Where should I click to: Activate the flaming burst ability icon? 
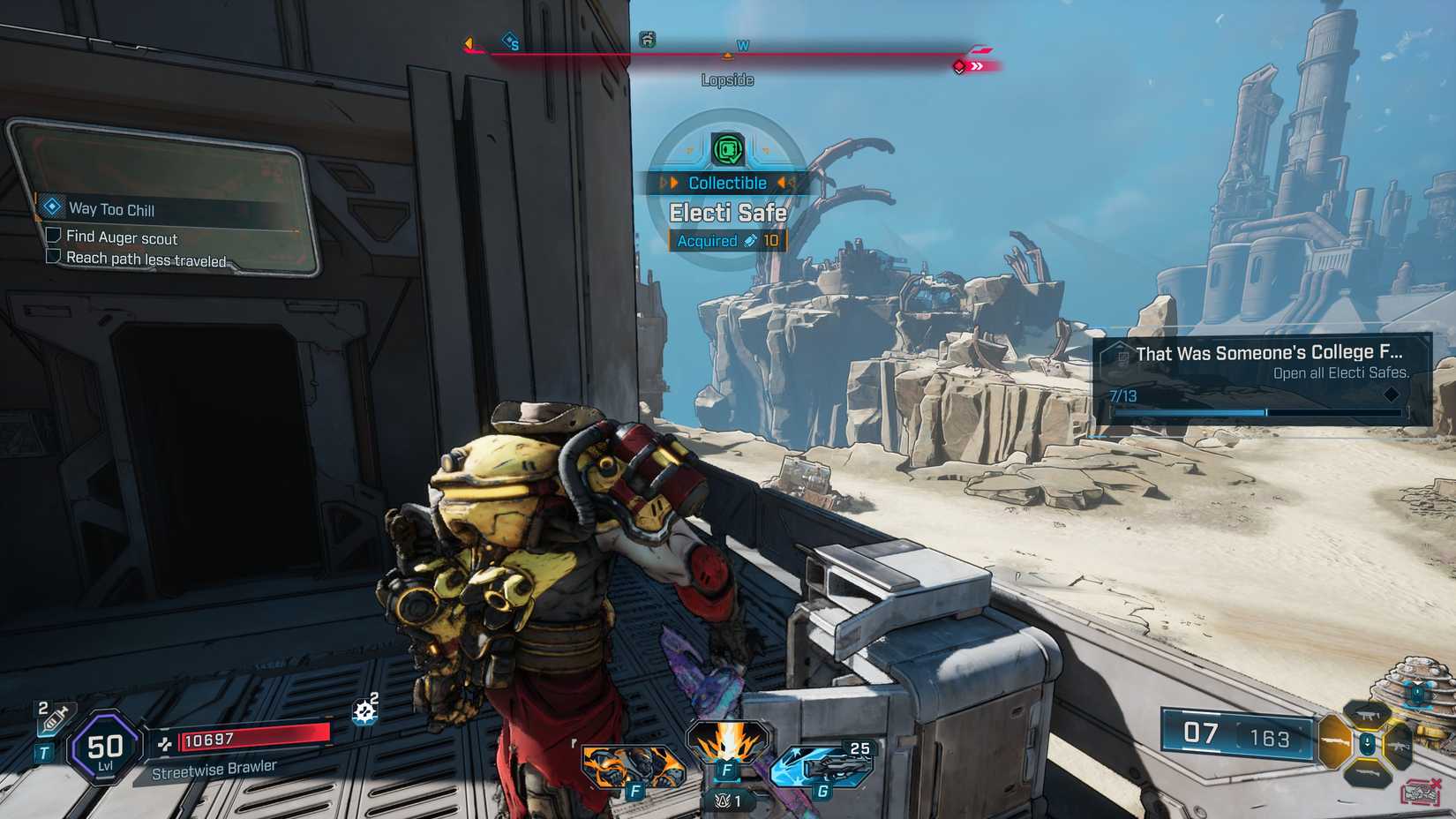click(728, 743)
